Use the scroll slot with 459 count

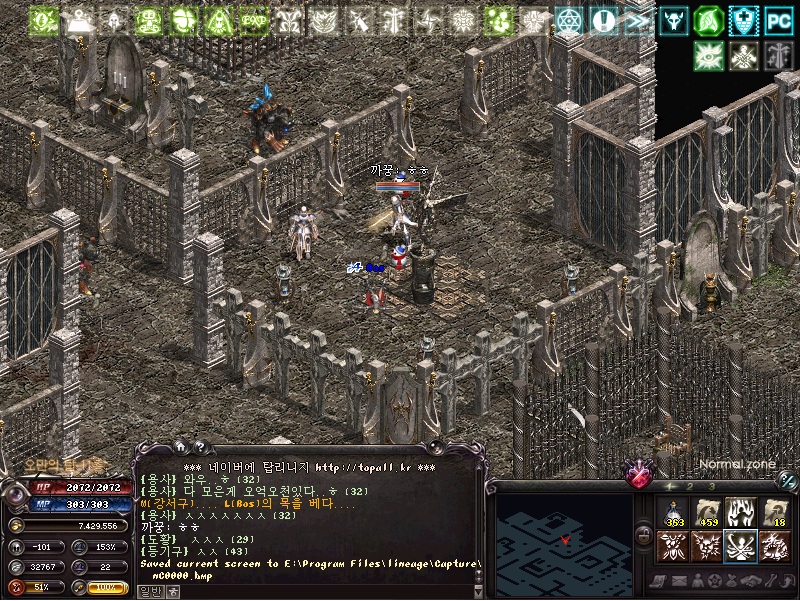click(707, 512)
